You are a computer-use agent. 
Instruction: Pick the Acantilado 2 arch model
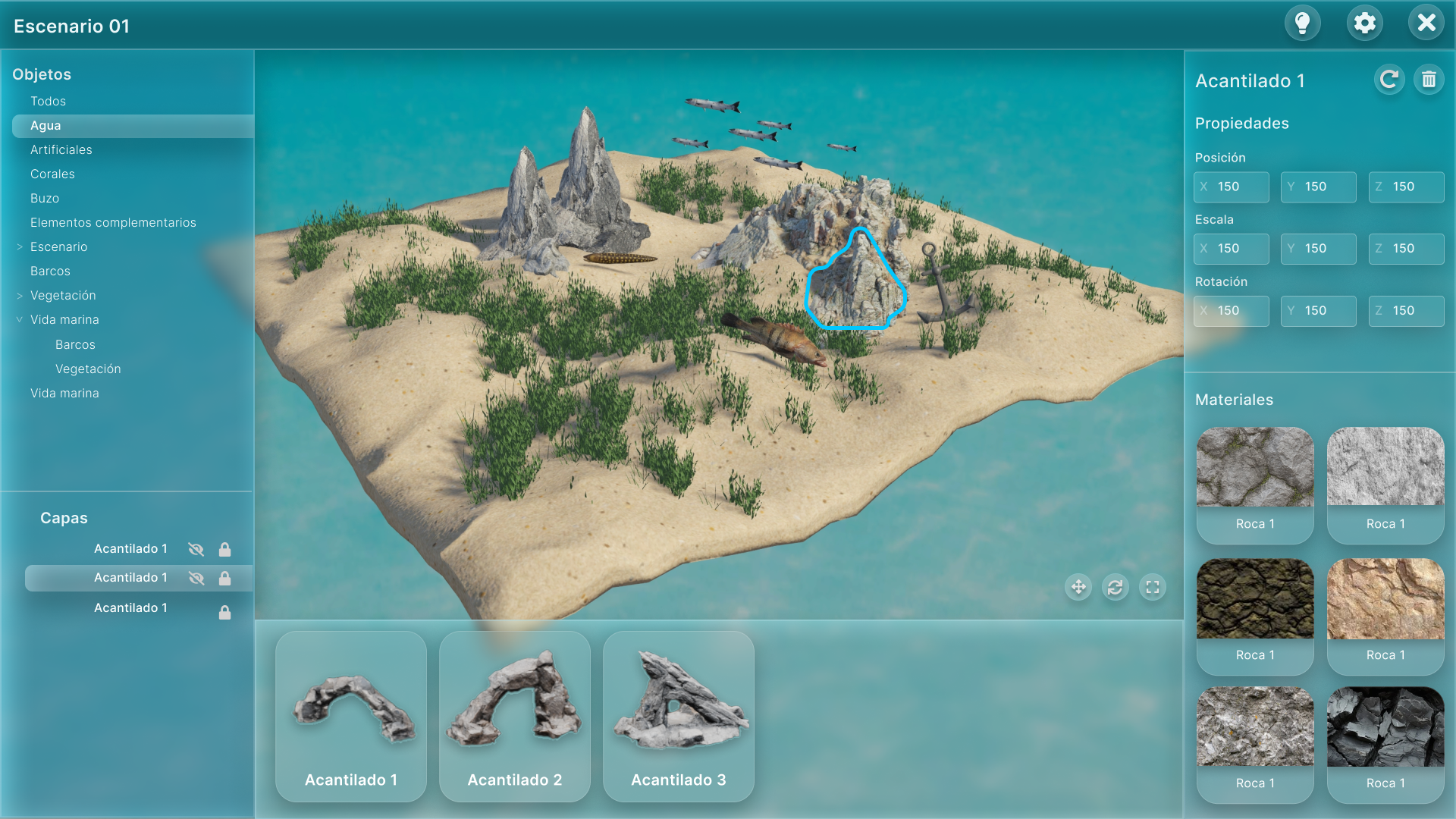(x=515, y=716)
